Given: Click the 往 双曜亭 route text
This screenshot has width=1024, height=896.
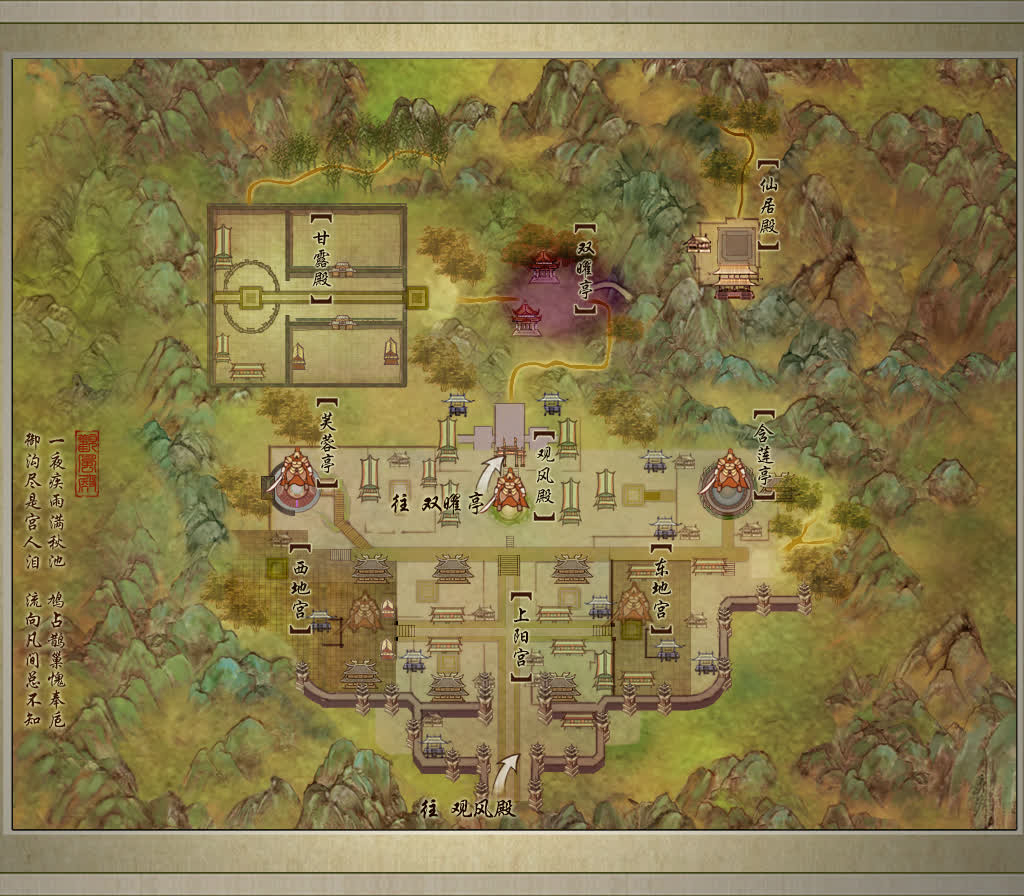Looking at the screenshot, I should point(436,503).
